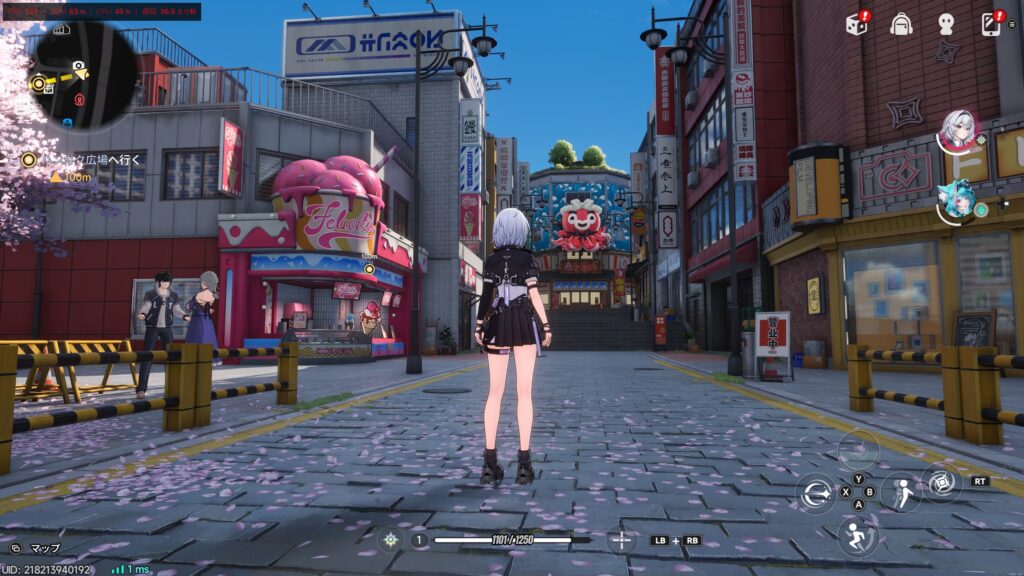Click the crosshair plus icon in the bottom bar
The height and width of the screenshot is (576, 1024).
click(x=621, y=540)
